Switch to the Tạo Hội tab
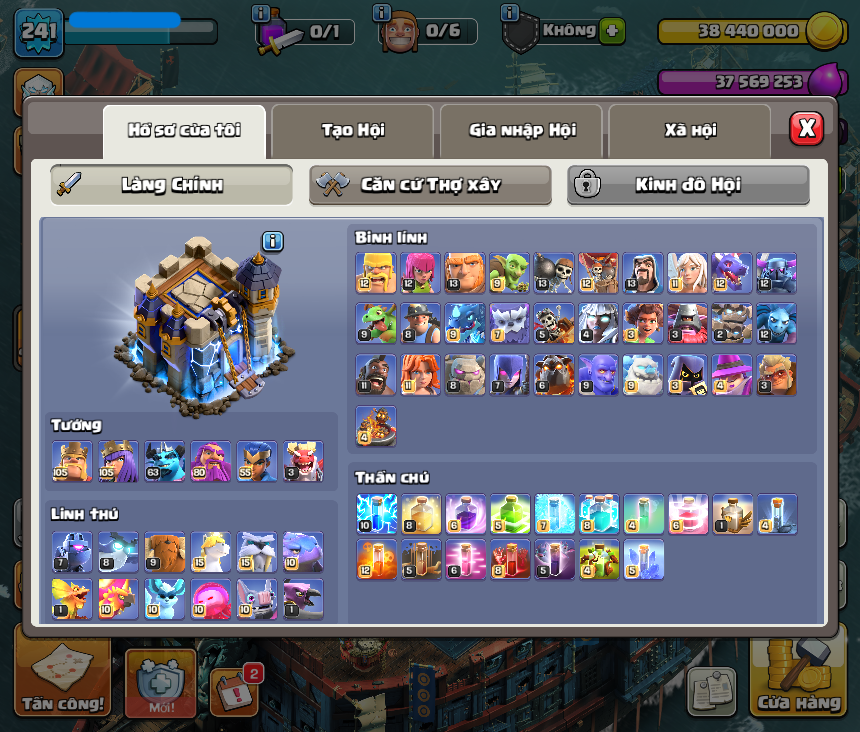Viewport: 860px width, 732px height. 352,131
